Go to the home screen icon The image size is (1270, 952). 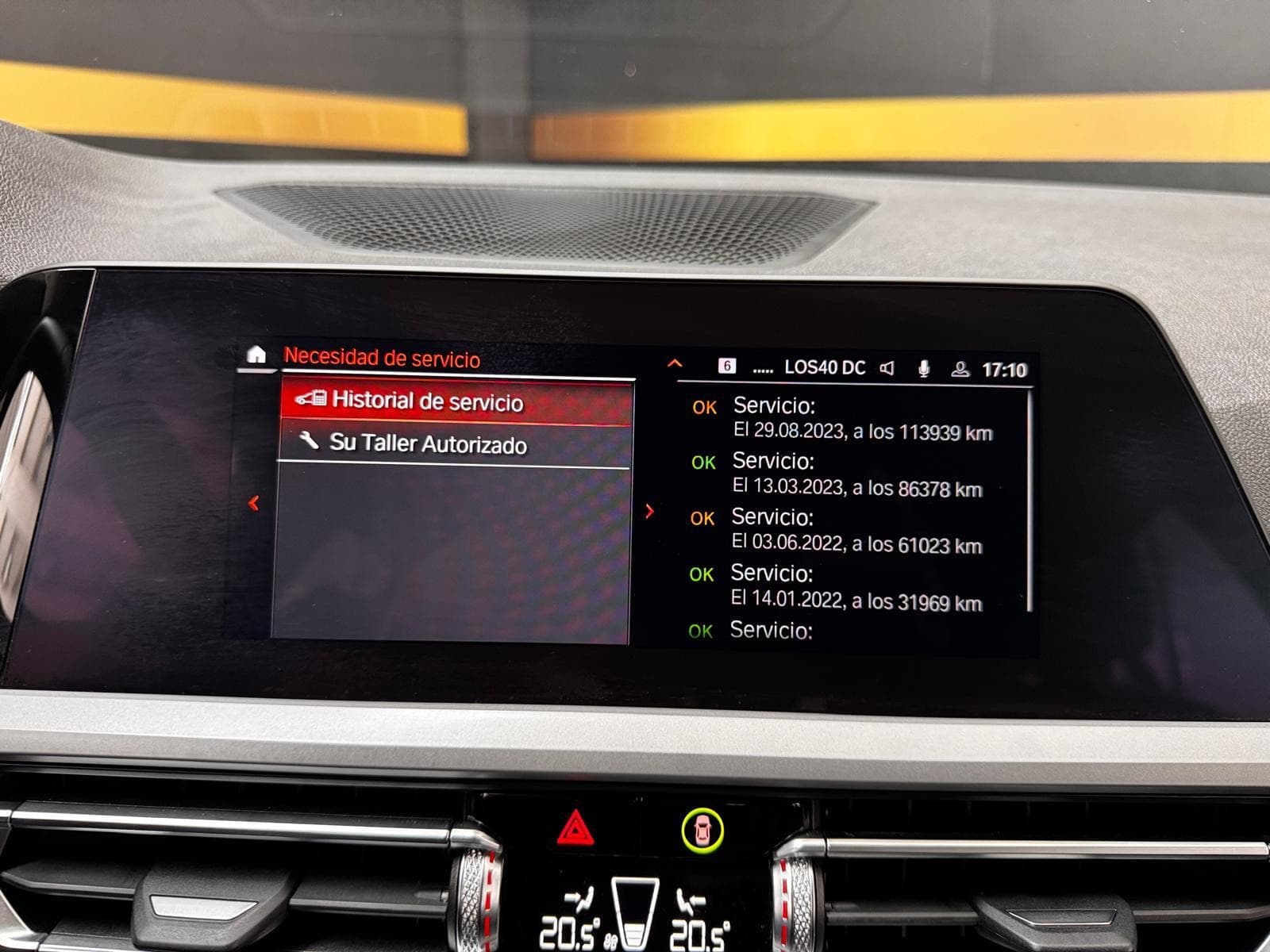[x=256, y=355]
